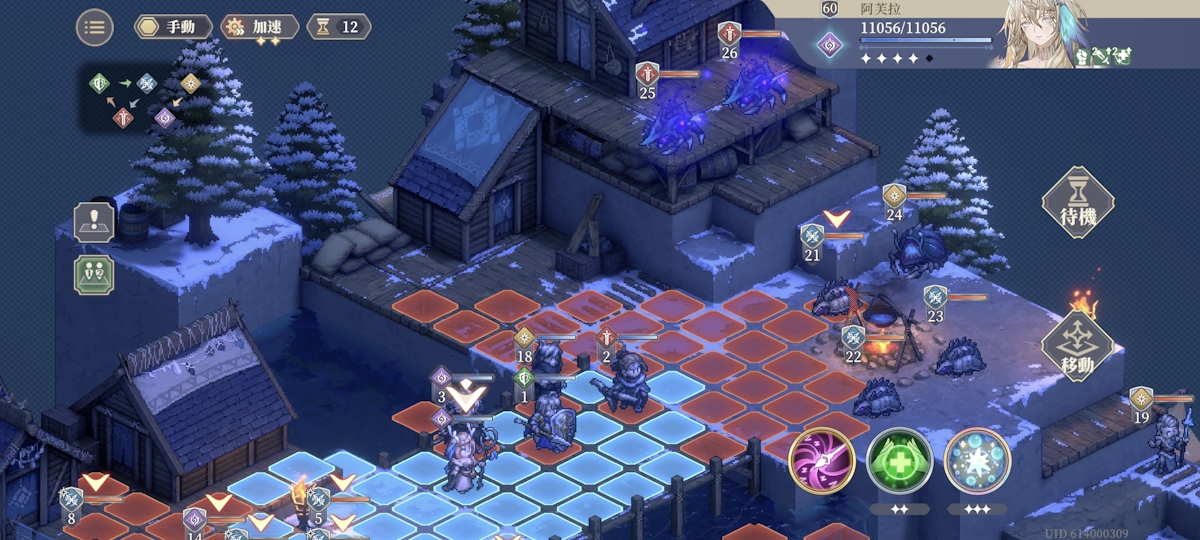This screenshot has height=540, width=1200.
Task: Activate the purple spiral staff skill
Action: coord(821,461)
